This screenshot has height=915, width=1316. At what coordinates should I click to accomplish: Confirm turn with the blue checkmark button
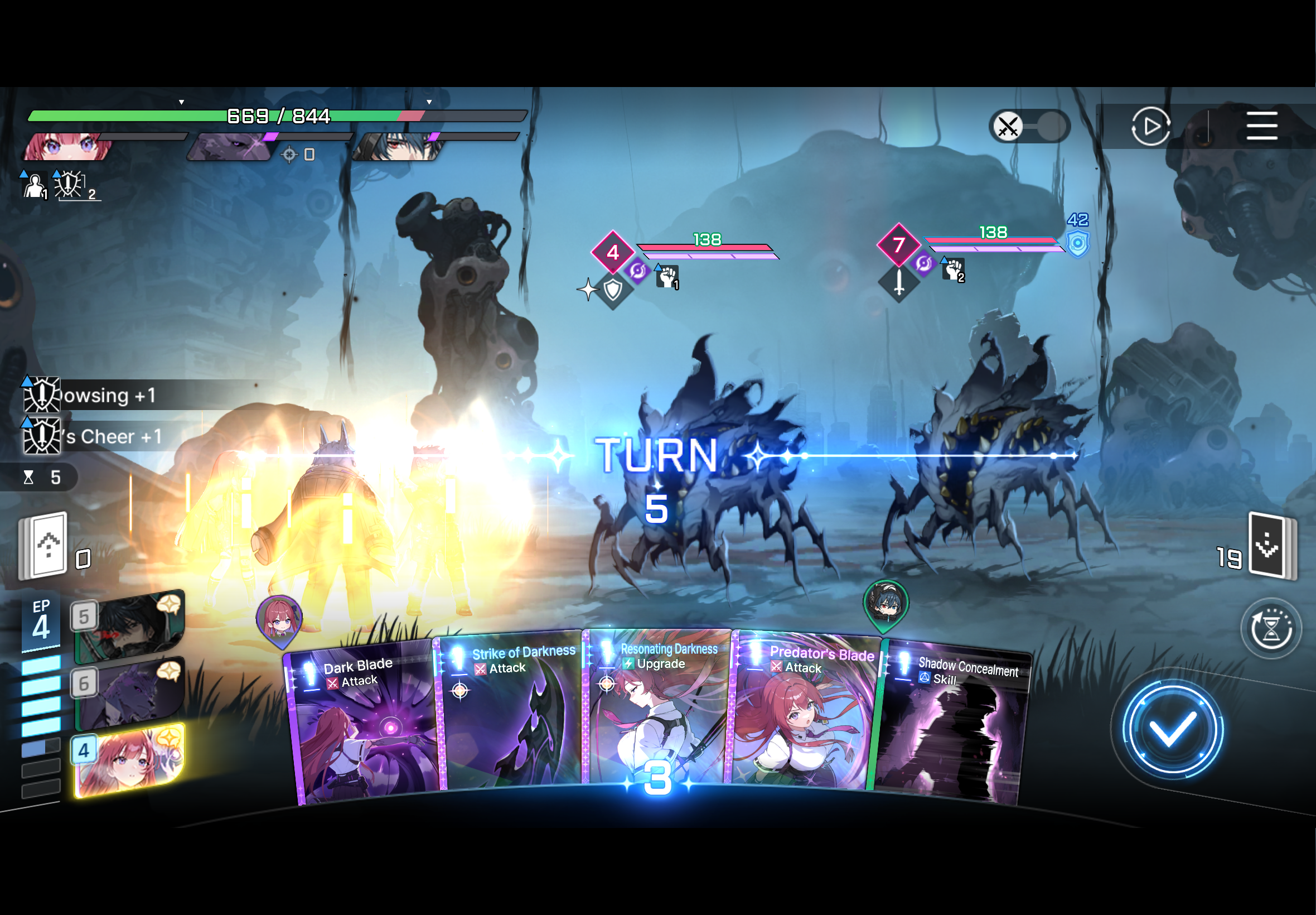[x=1172, y=730]
